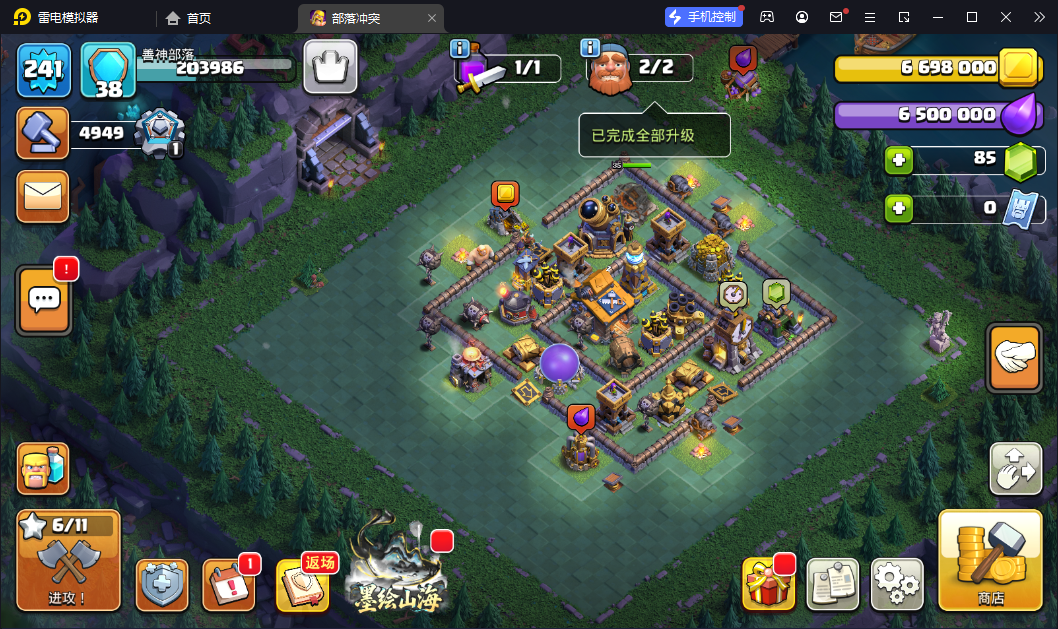Open the chat speech bubble panel
Screen dimensions: 1058x629
(44, 299)
